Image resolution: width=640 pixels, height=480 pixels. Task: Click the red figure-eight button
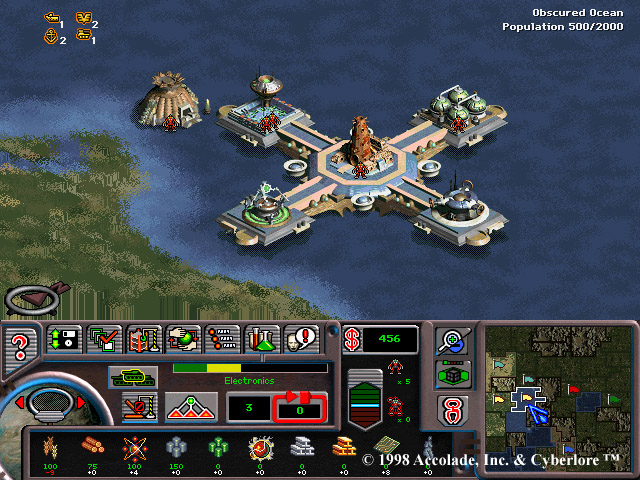pyautogui.click(x=453, y=408)
